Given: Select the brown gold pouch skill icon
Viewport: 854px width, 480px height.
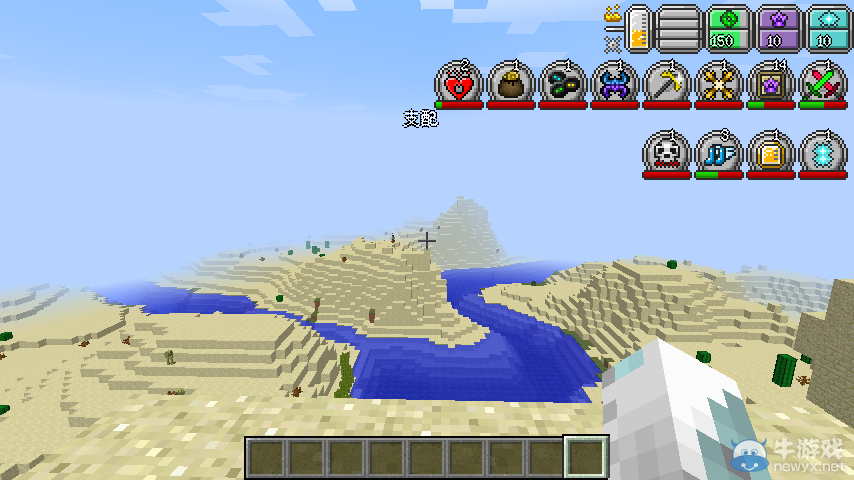Looking at the screenshot, I should click(x=511, y=83).
